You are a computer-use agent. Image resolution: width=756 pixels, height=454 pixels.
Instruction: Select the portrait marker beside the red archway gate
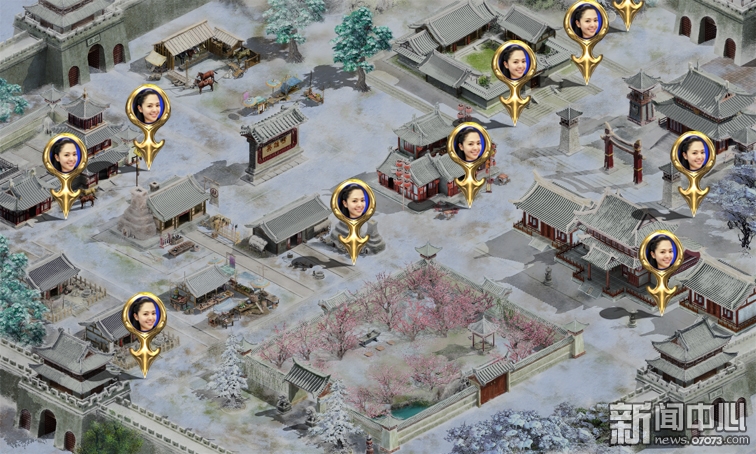[693, 155]
